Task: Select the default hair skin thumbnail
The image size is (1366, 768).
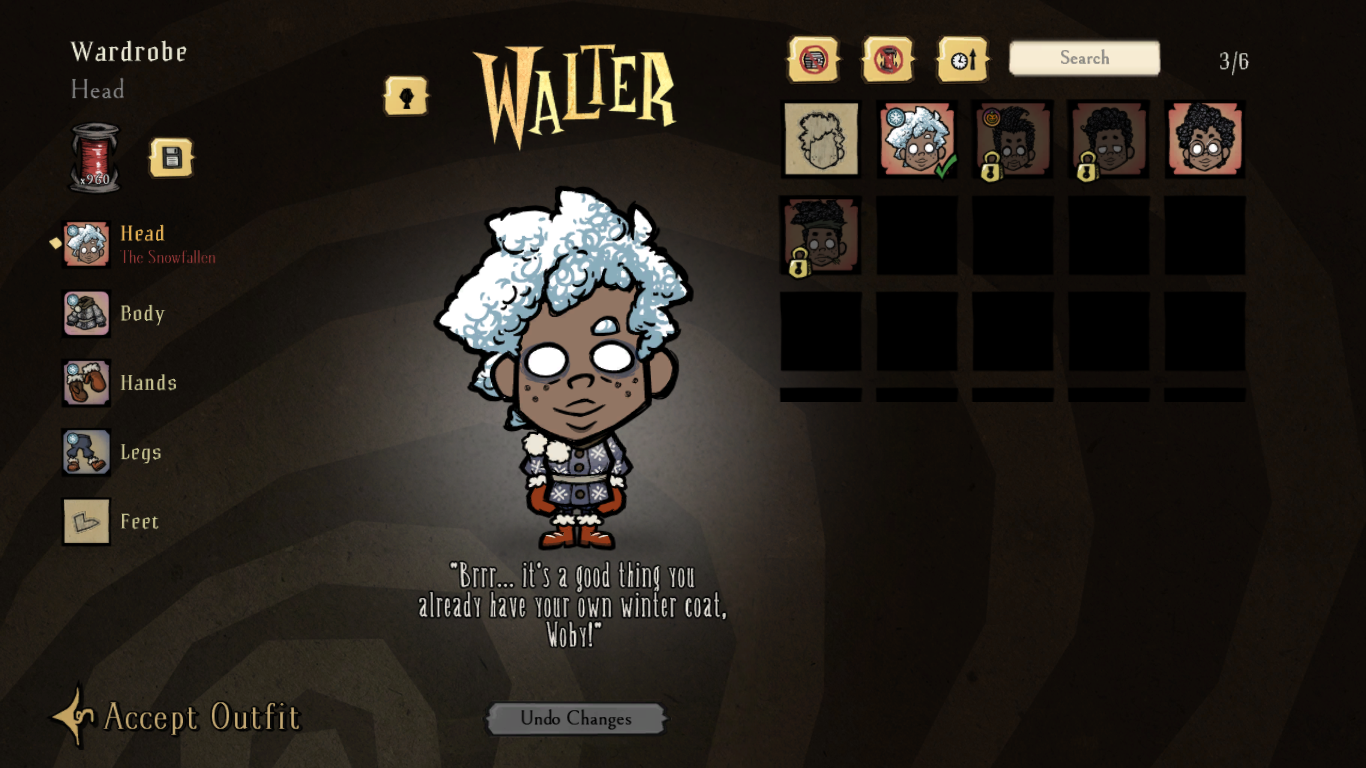Action: pos(821,141)
